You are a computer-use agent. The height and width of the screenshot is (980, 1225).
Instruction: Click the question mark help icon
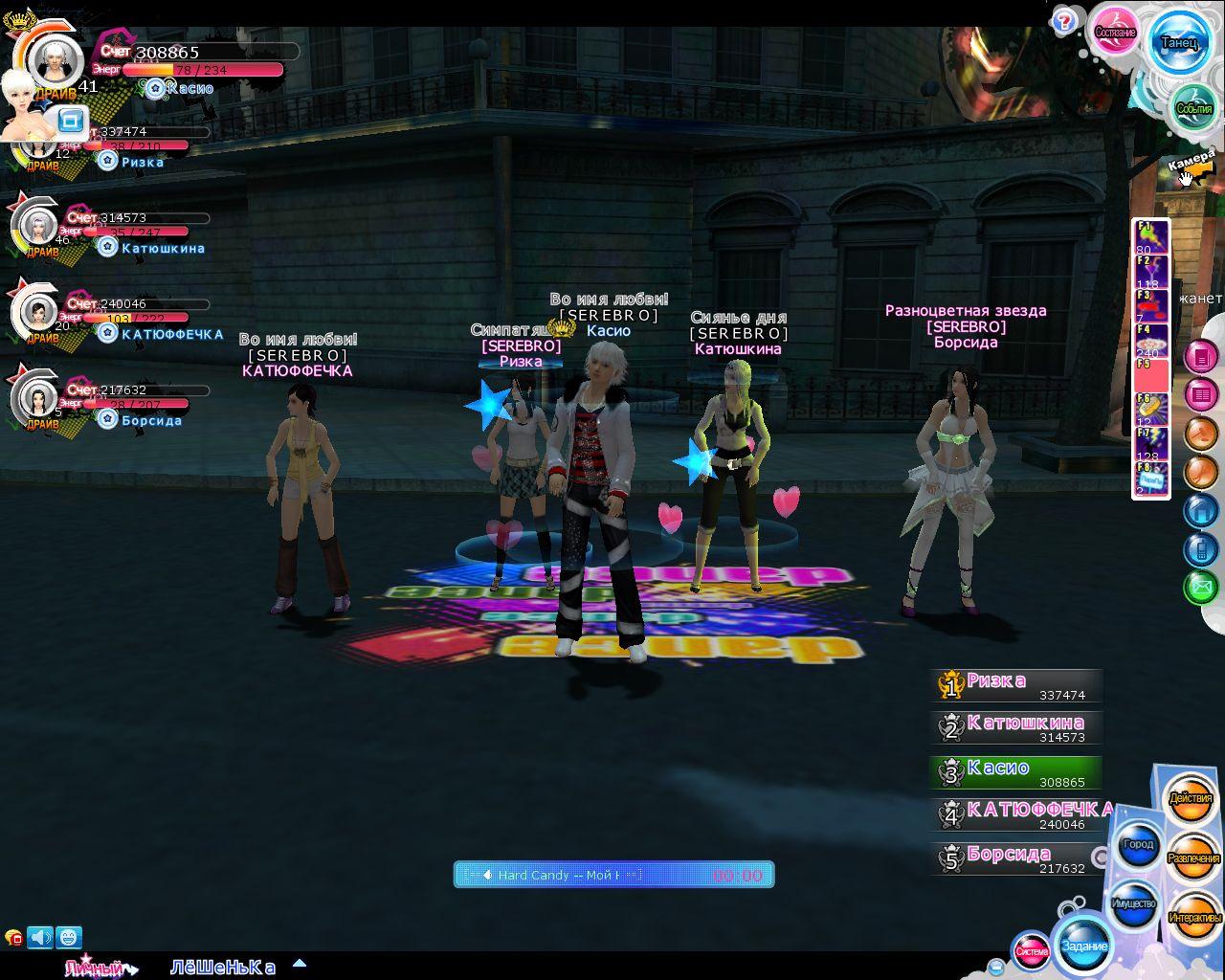tap(1062, 20)
